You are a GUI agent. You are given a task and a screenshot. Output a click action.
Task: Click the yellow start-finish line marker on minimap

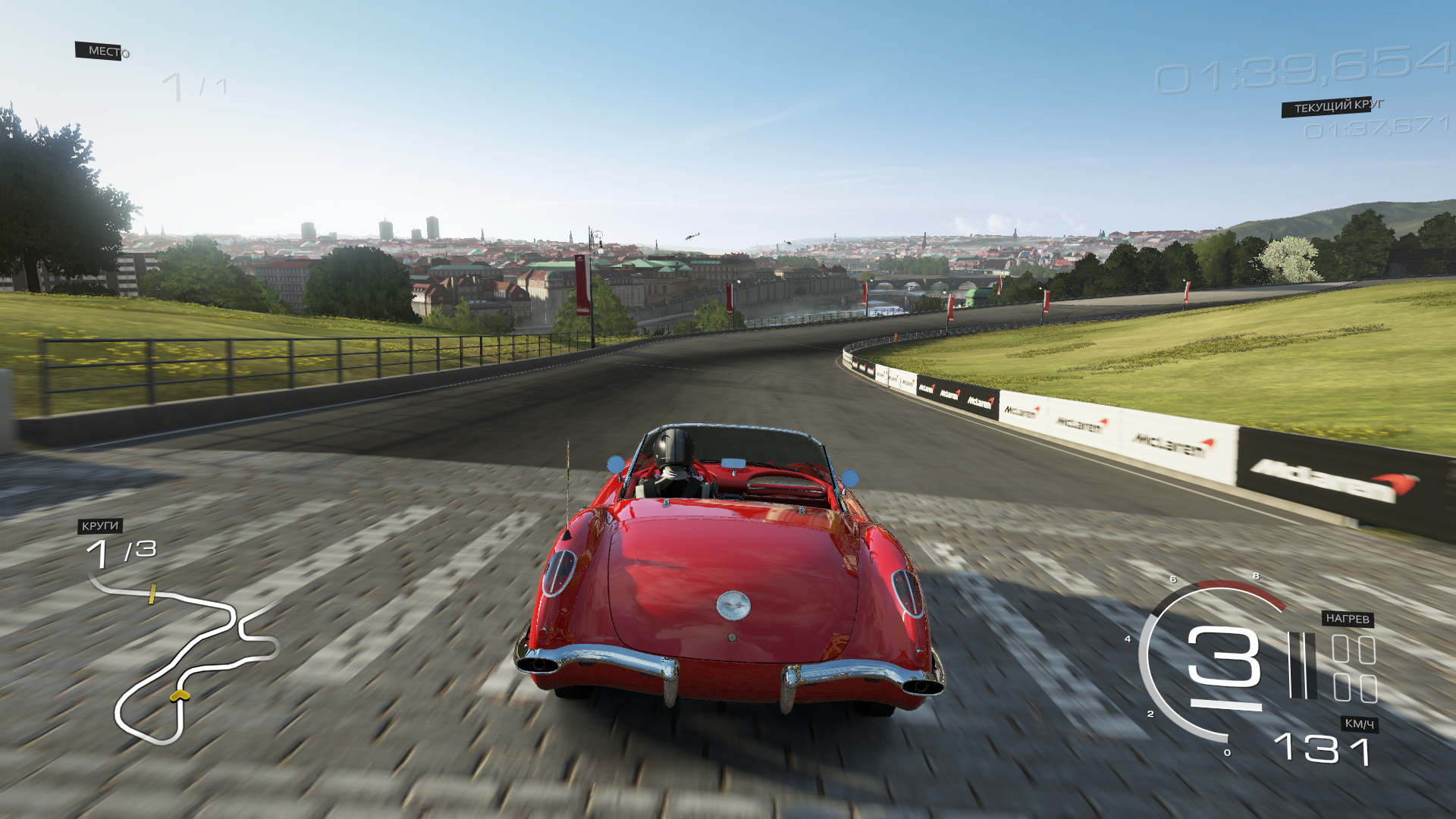[152, 594]
